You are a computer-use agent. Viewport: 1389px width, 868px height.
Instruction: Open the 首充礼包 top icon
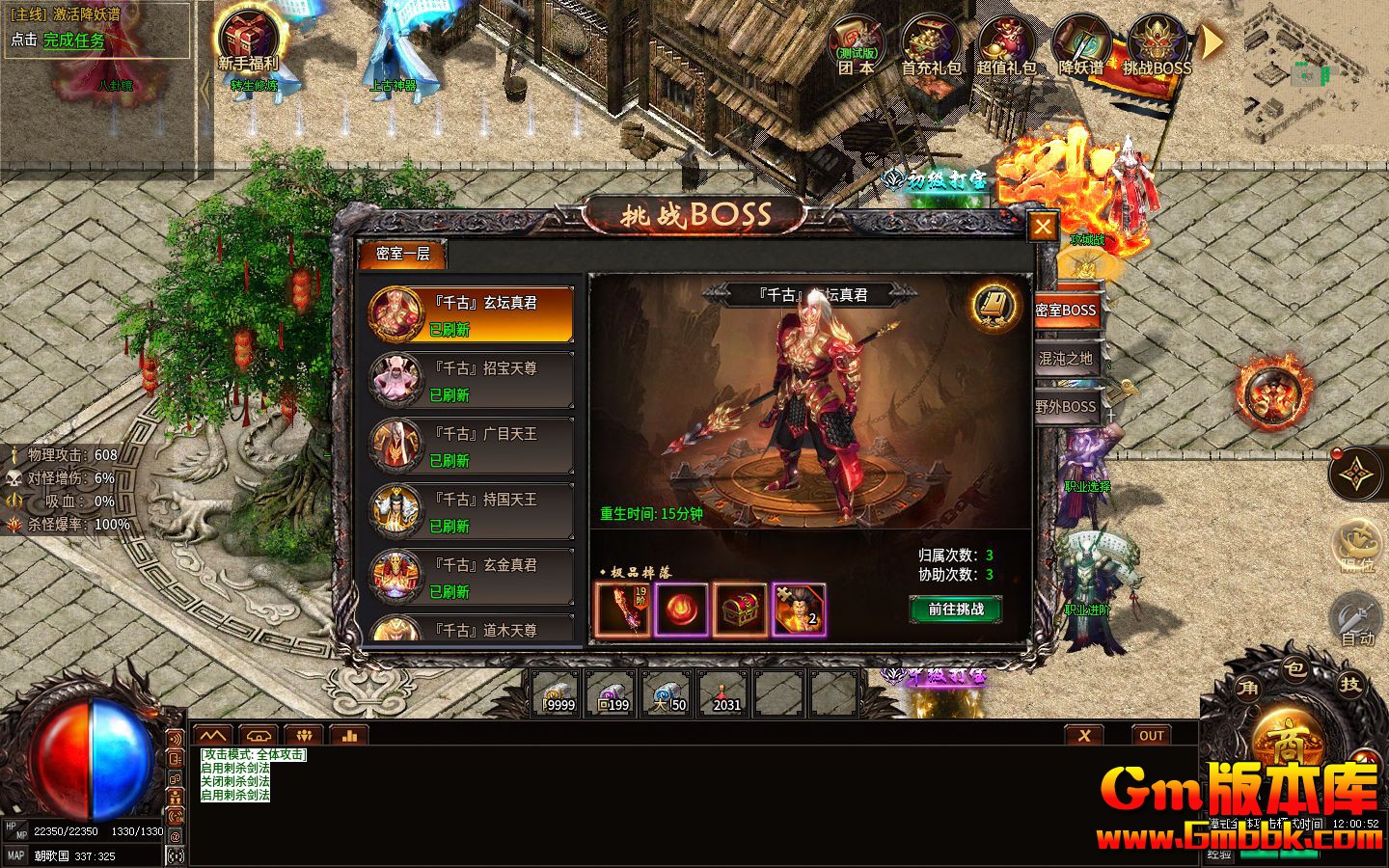(931, 46)
